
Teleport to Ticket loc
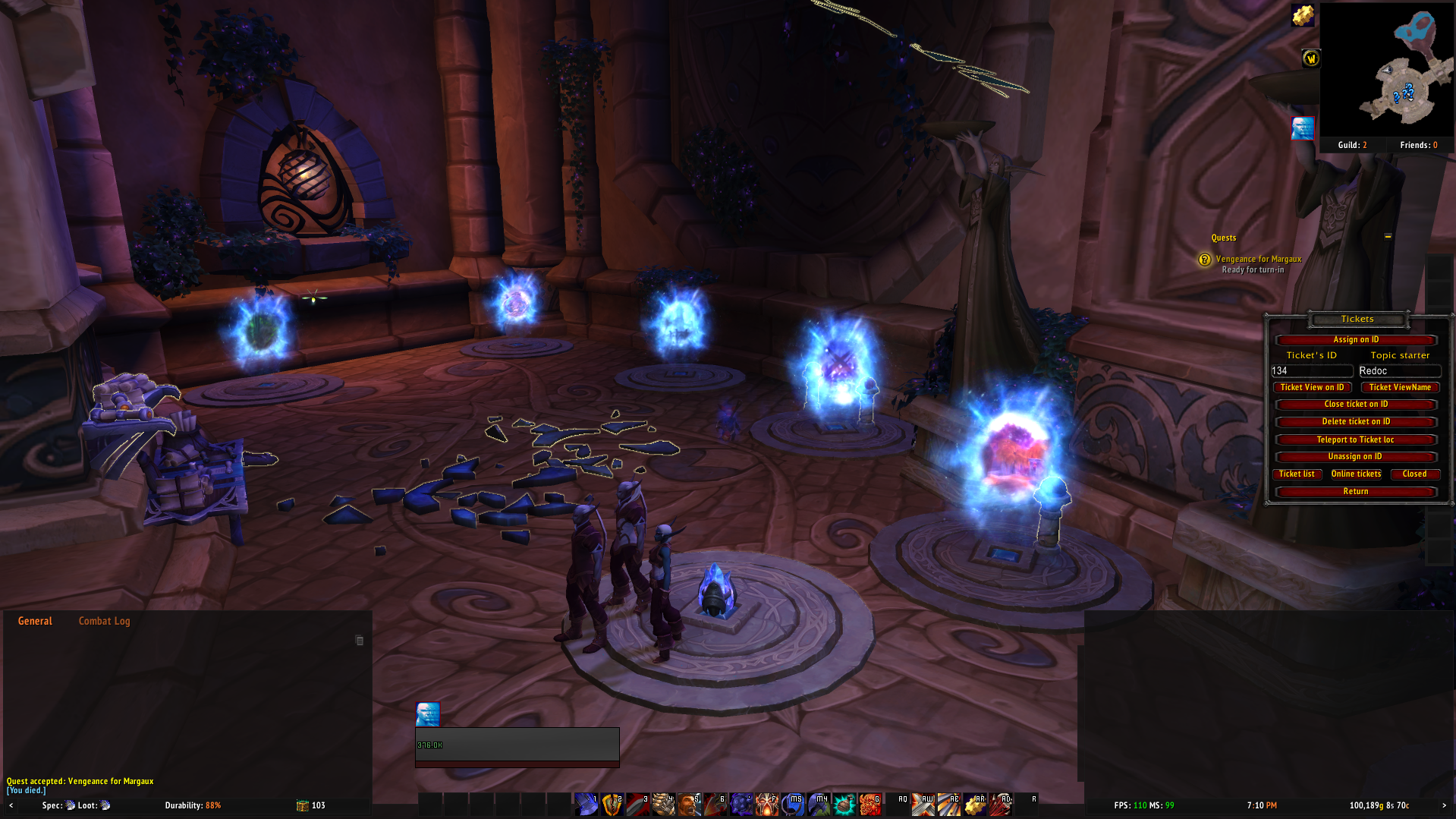click(x=1356, y=440)
